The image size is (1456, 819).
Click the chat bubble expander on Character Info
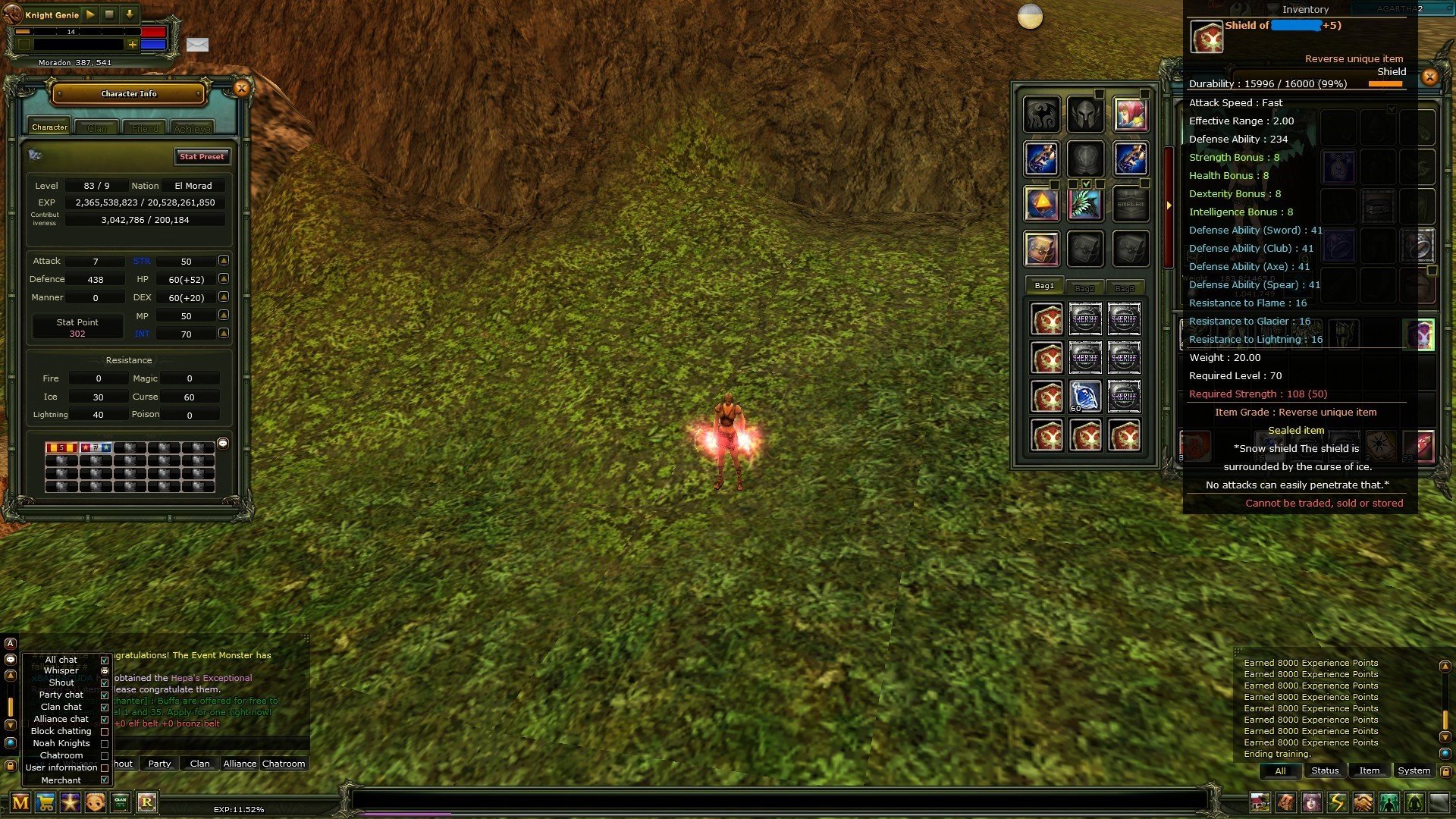pos(222,442)
